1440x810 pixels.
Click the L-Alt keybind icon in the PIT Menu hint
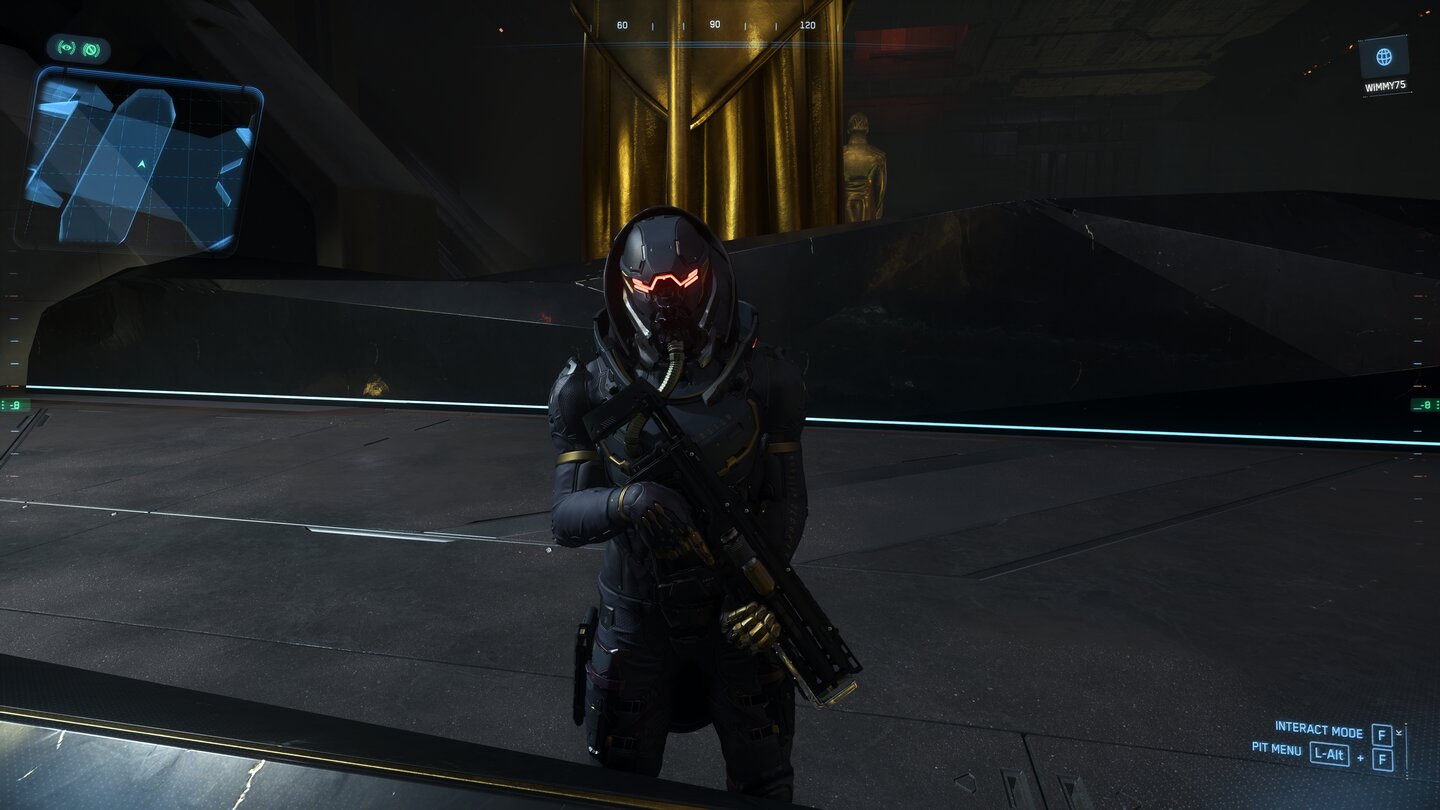[x=1330, y=756]
